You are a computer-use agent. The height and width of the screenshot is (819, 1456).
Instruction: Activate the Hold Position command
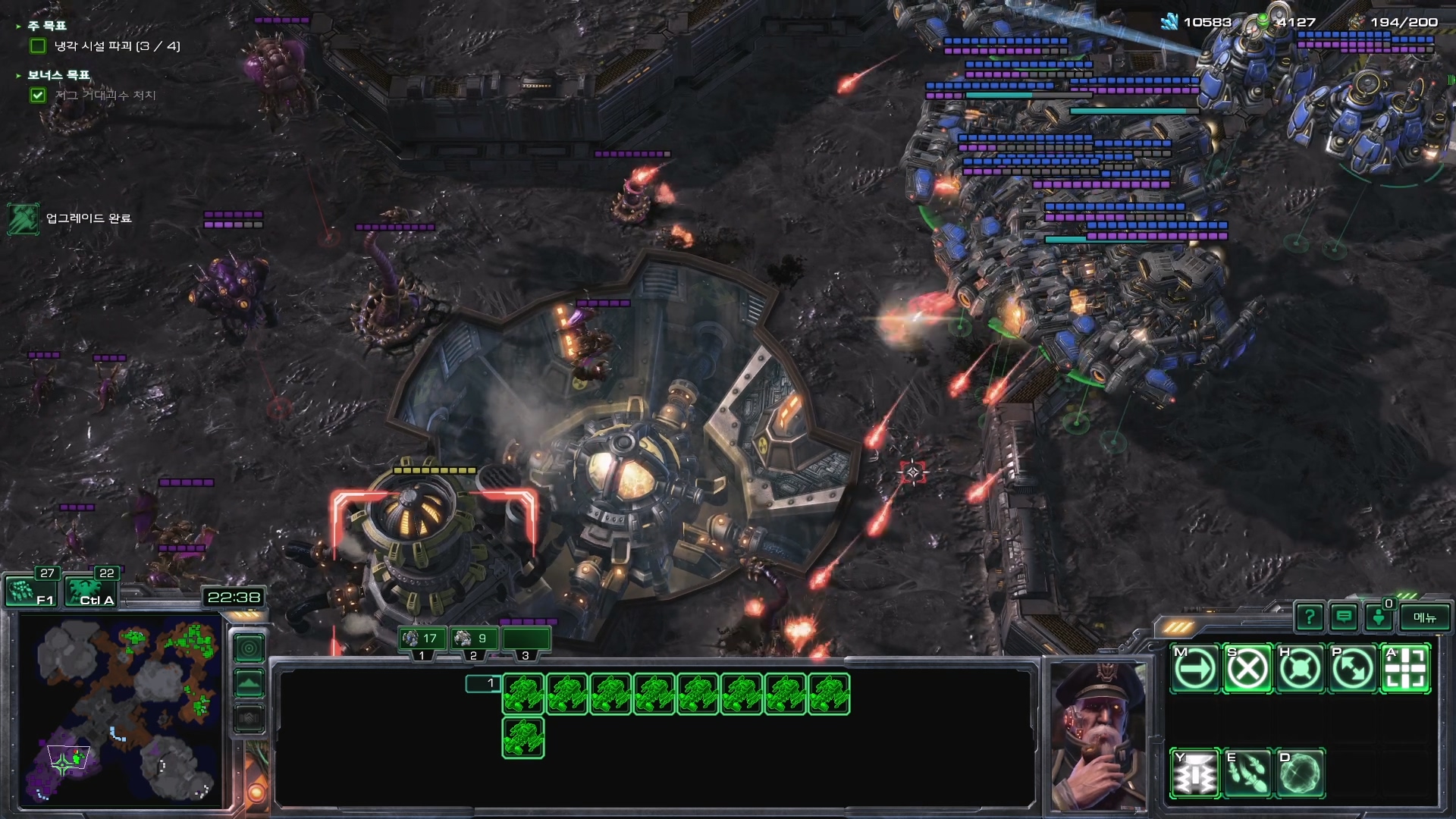[x=1300, y=669]
